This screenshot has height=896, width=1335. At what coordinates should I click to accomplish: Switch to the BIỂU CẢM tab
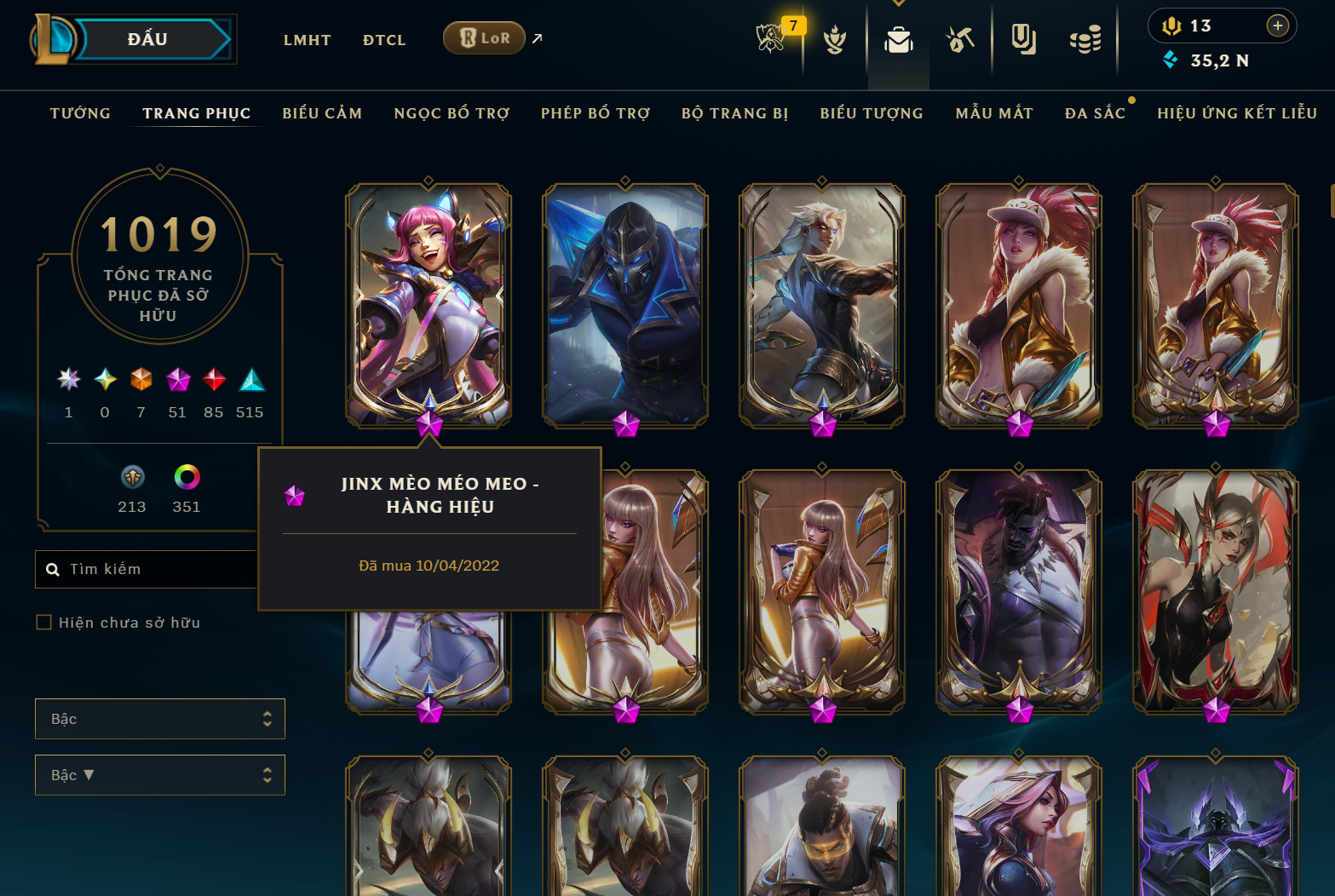click(x=322, y=113)
